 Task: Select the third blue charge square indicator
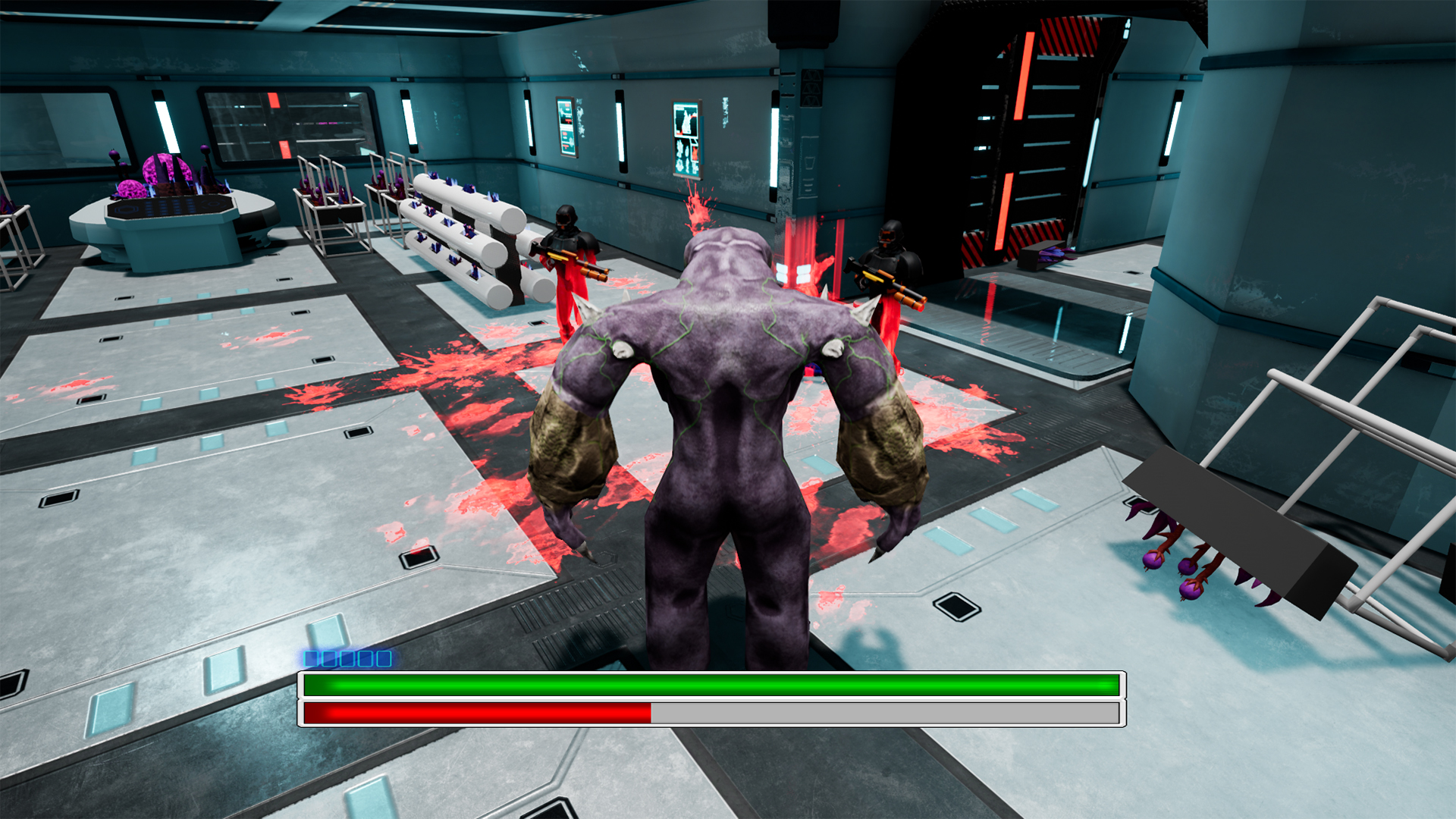click(x=347, y=659)
